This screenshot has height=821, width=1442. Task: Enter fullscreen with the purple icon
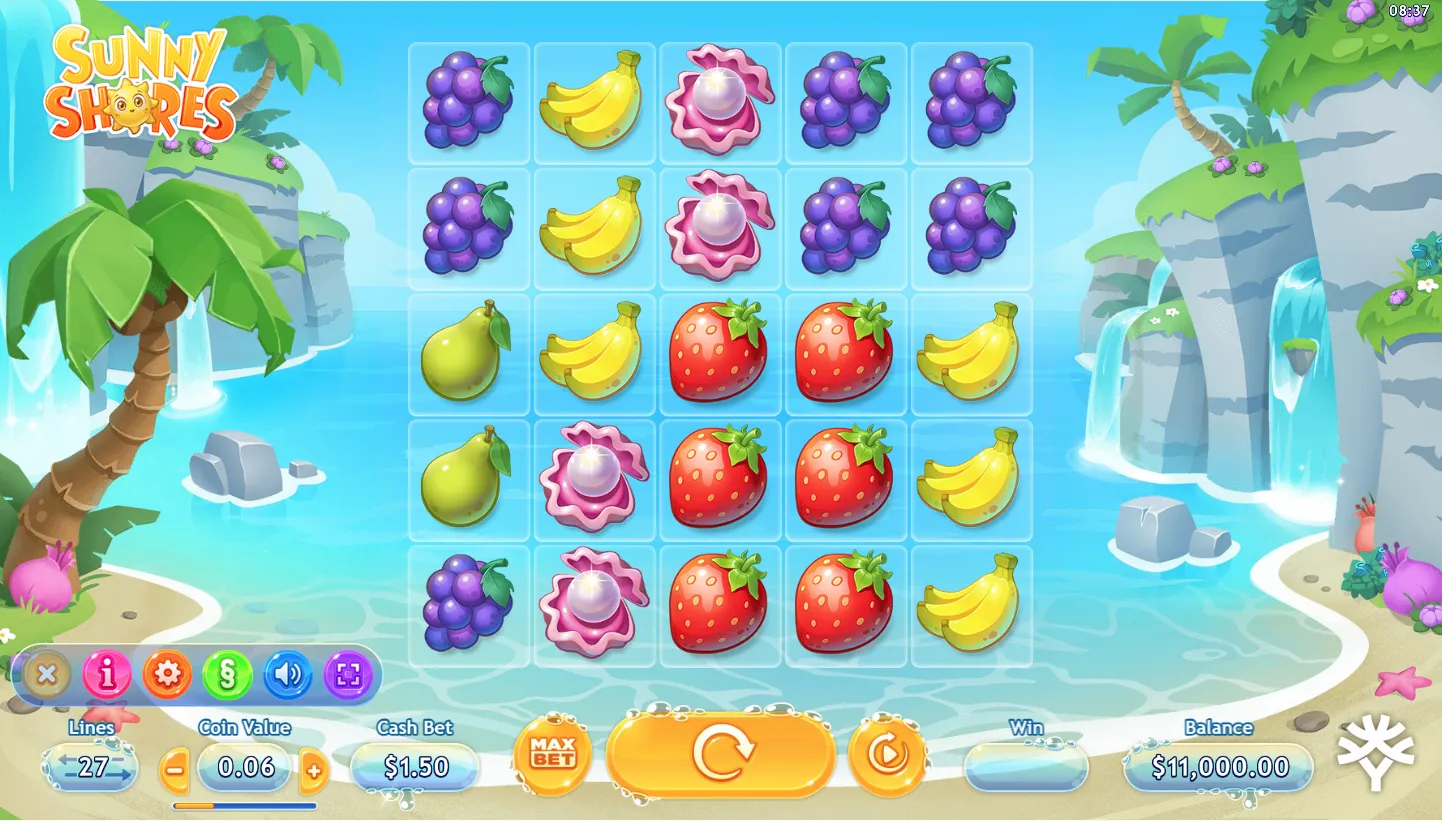point(348,675)
